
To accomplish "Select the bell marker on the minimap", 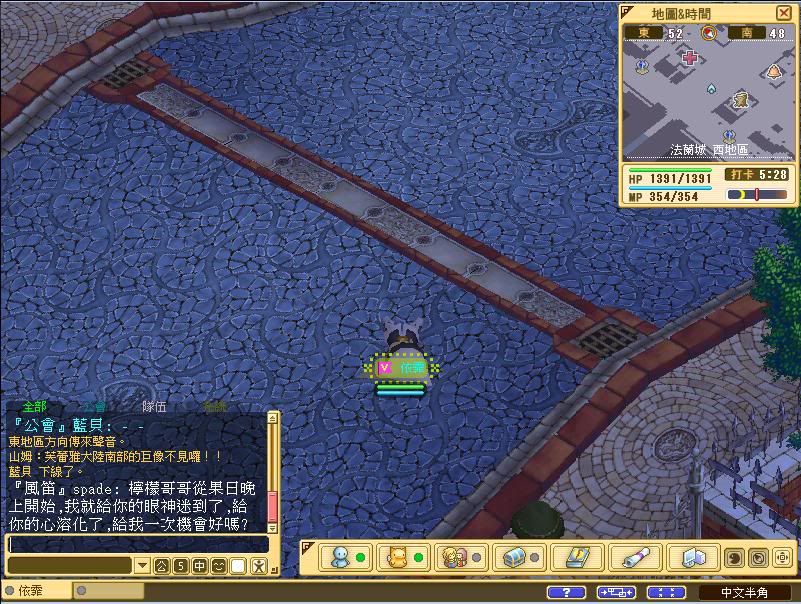I will click(773, 71).
